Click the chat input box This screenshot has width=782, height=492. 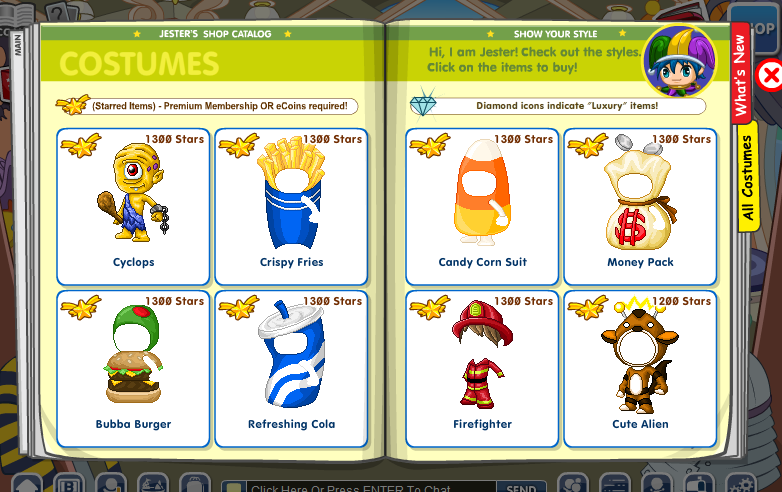tap(370, 488)
